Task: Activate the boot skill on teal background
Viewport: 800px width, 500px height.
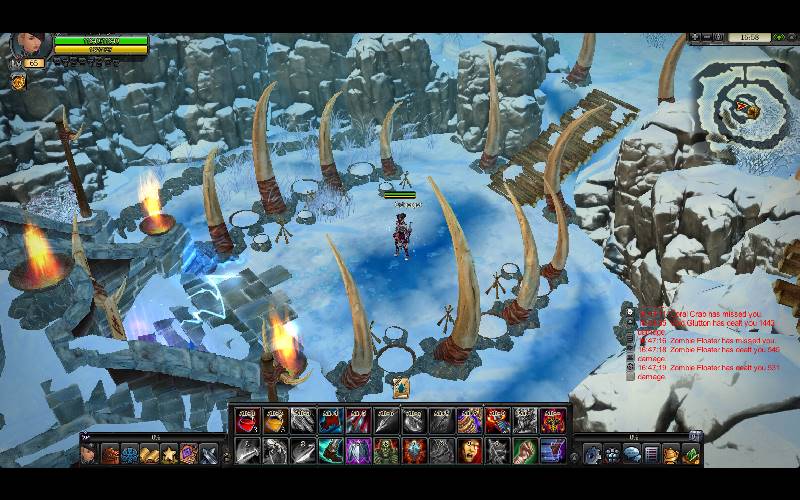Action: pos(330,451)
